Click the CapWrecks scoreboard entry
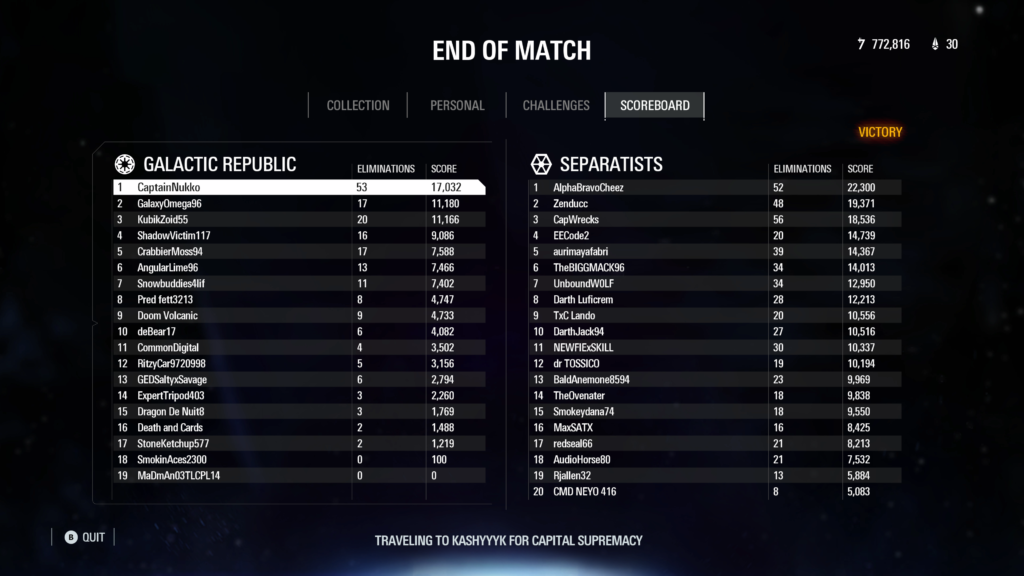This screenshot has width=1024, height=576. click(714, 219)
